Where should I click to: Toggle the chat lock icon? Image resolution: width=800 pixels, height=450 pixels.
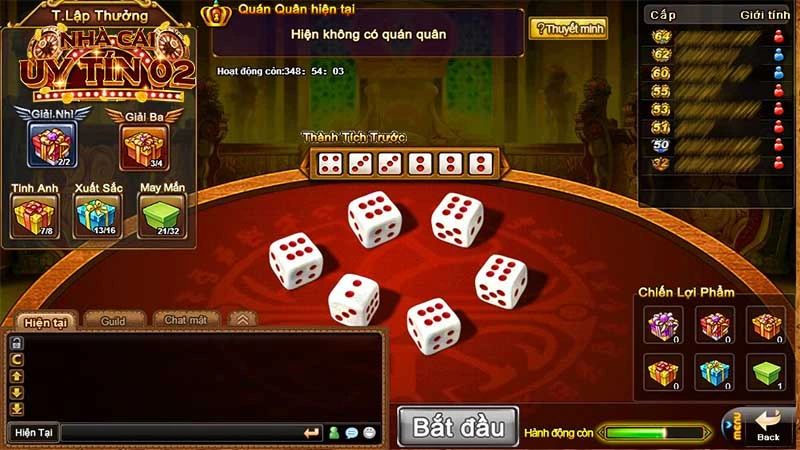(16, 343)
